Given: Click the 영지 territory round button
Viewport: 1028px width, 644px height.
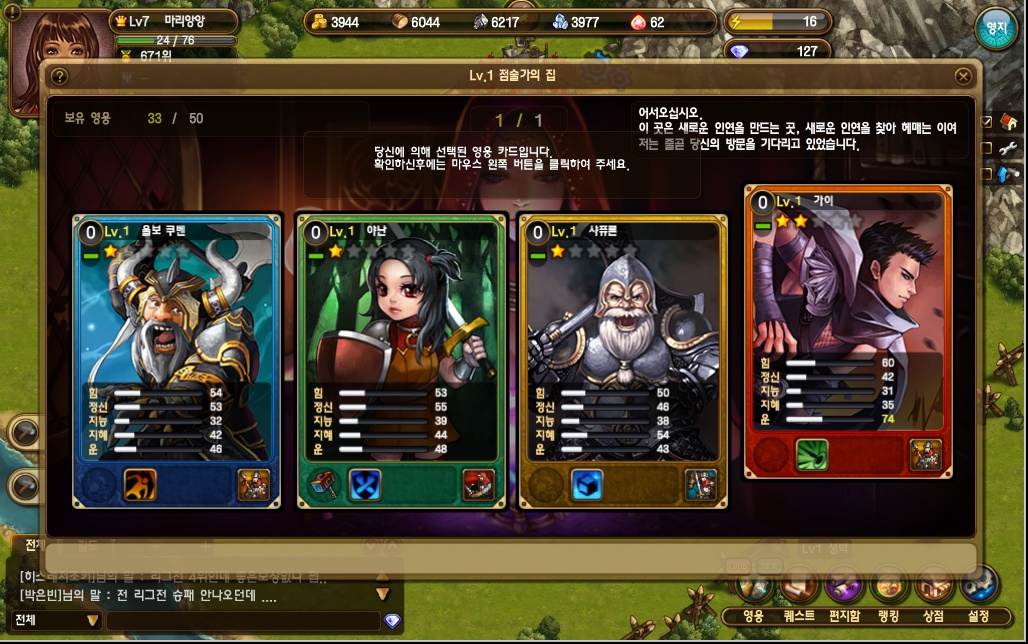Looking at the screenshot, I should click(x=995, y=29).
